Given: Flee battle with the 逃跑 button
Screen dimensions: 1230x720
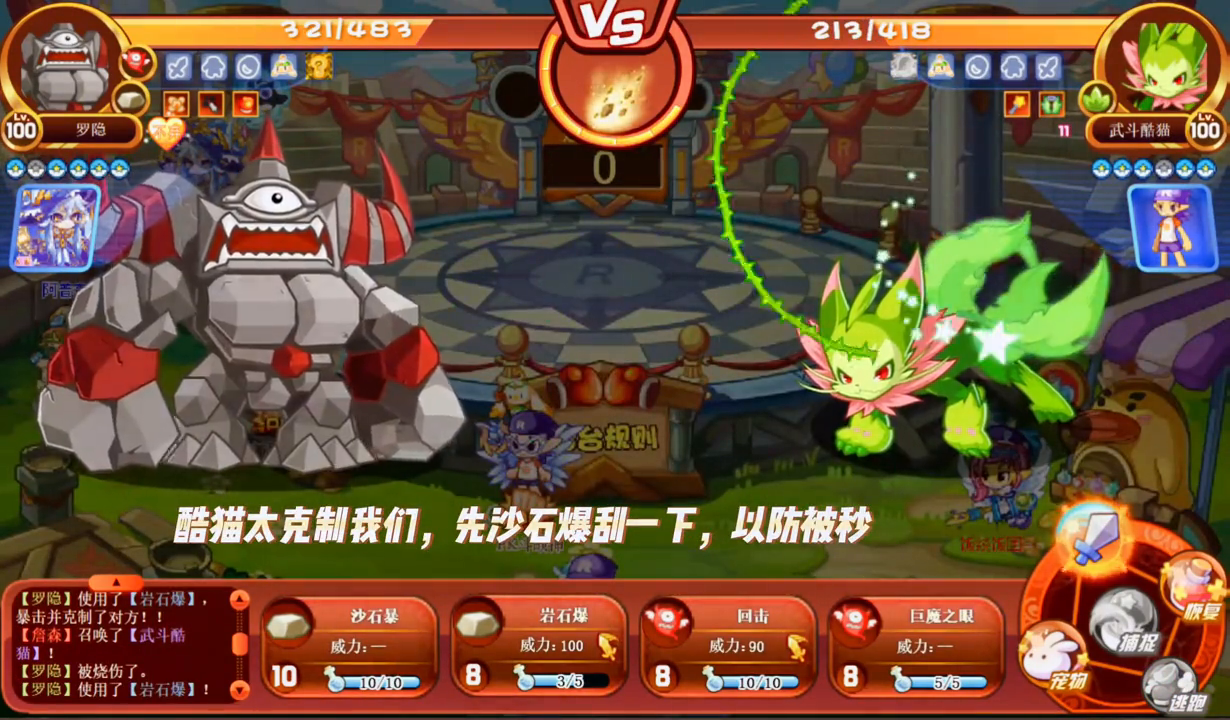Looking at the screenshot, I should tap(1171, 685).
